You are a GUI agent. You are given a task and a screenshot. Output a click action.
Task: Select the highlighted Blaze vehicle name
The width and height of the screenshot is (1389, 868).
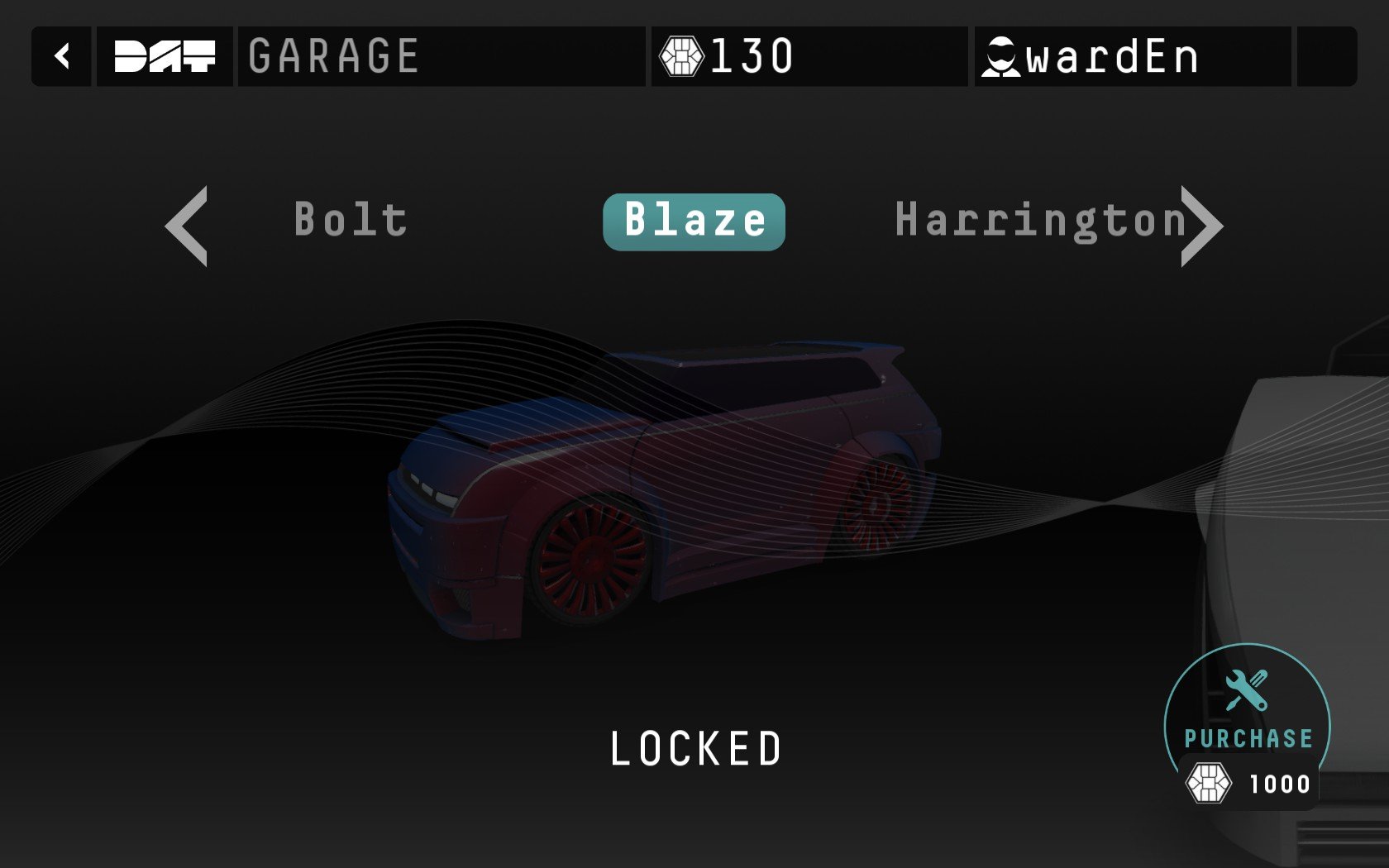point(694,220)
